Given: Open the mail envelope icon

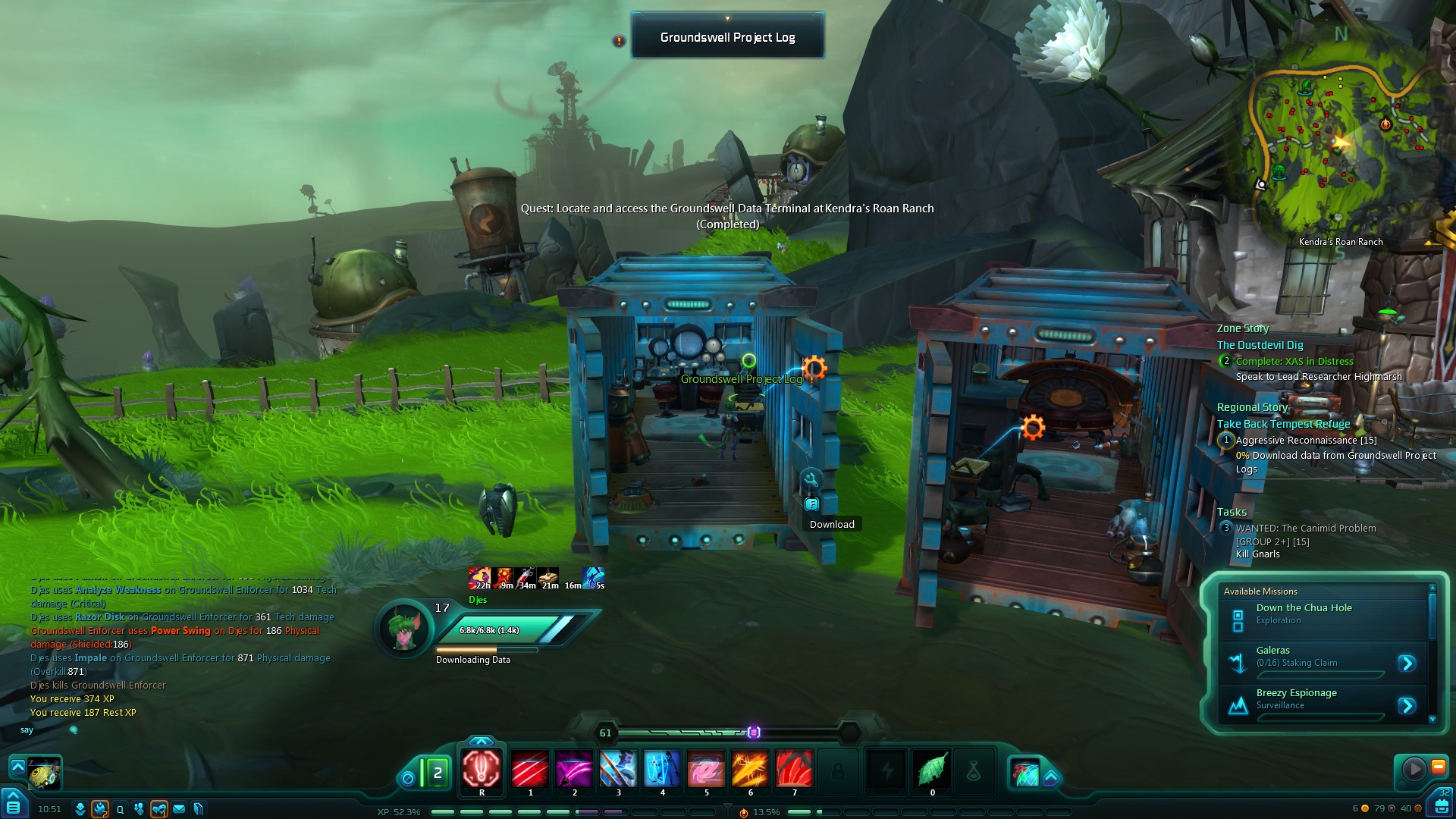Looking at the screenshot, I should tap(179, 809).
